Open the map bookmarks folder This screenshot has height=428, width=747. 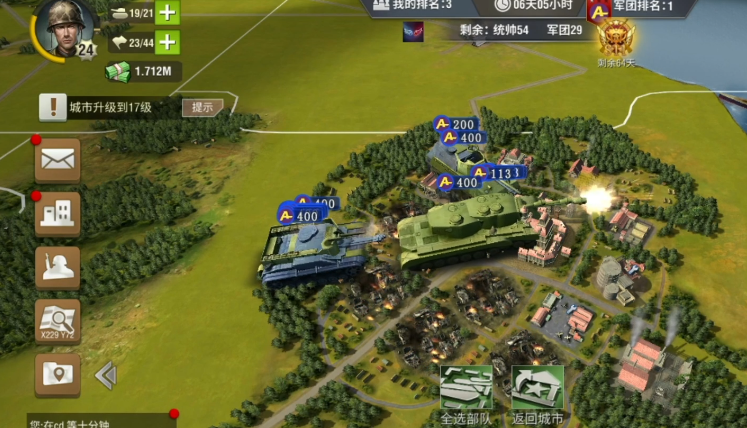point(58,375)
